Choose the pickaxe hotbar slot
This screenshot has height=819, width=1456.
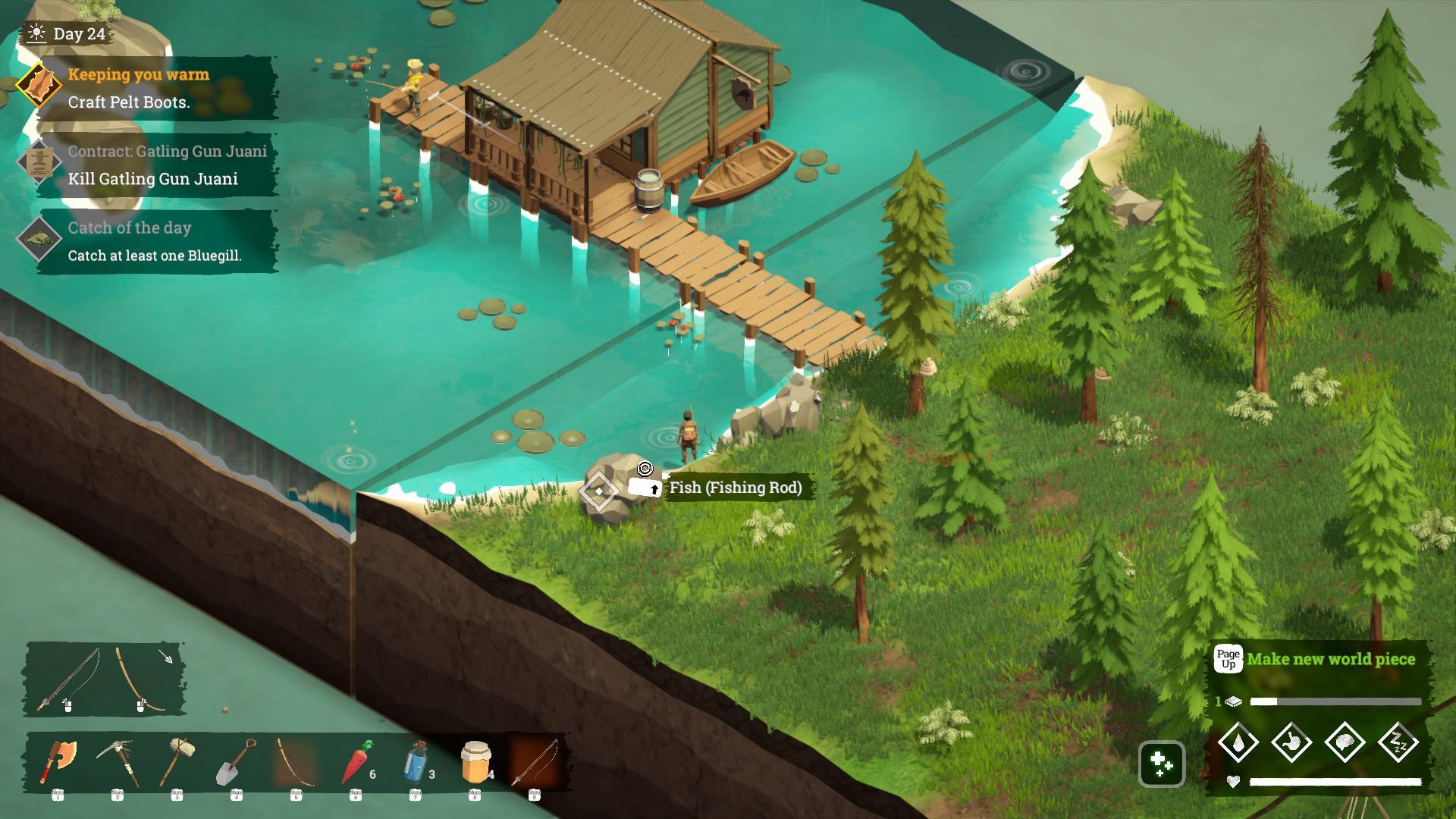(x=118, y=761)
